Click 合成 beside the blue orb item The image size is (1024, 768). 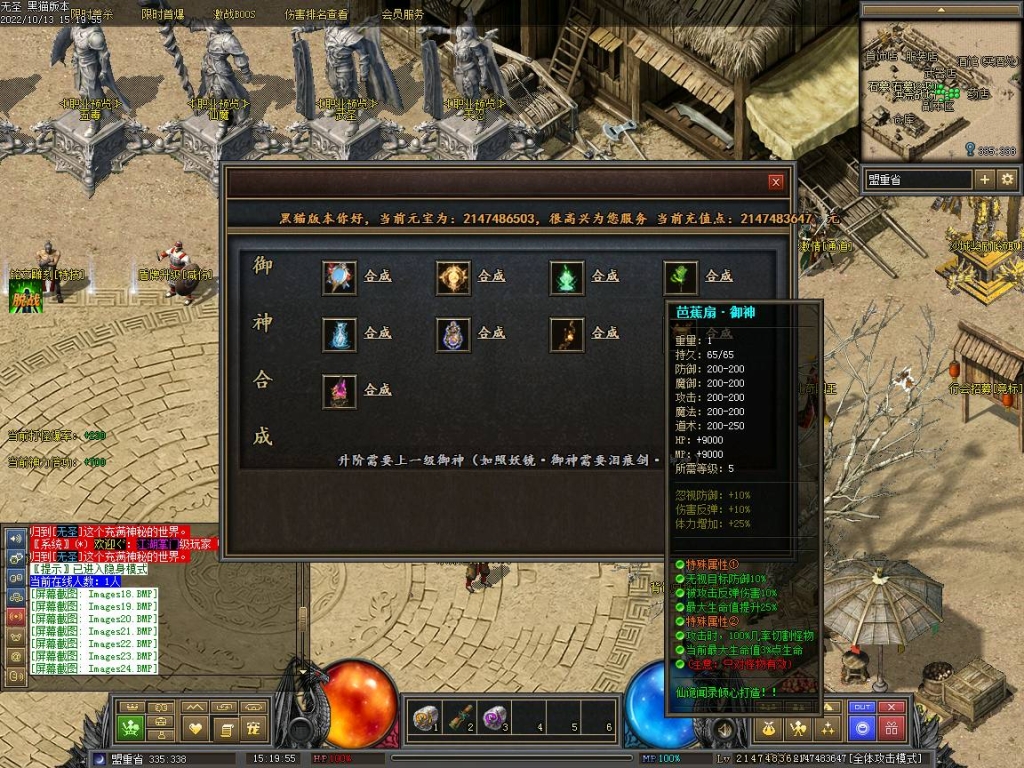(377, 276)
